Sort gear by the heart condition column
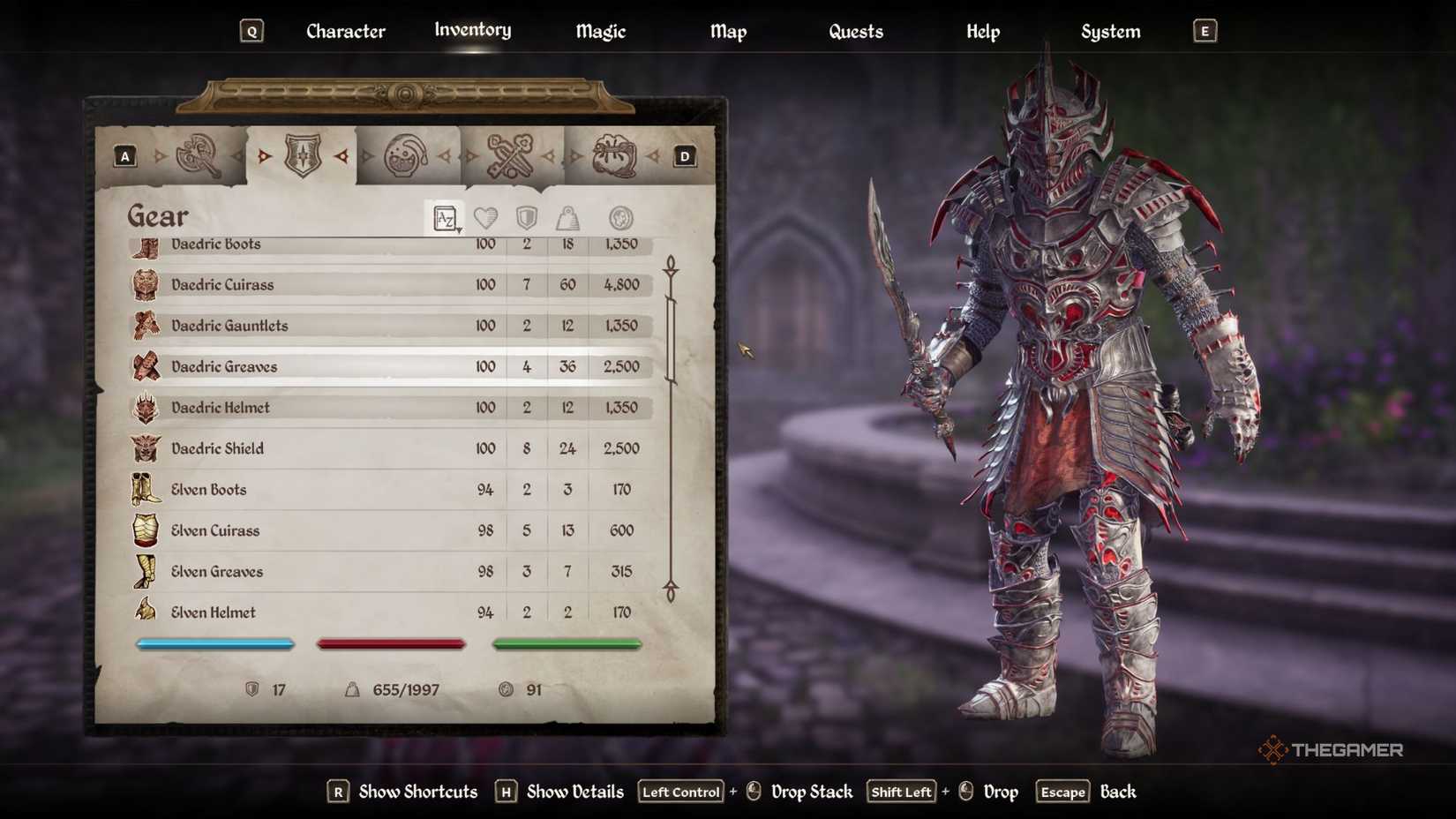The width and height of the screenshot is (1456, 819). (484, 218)
